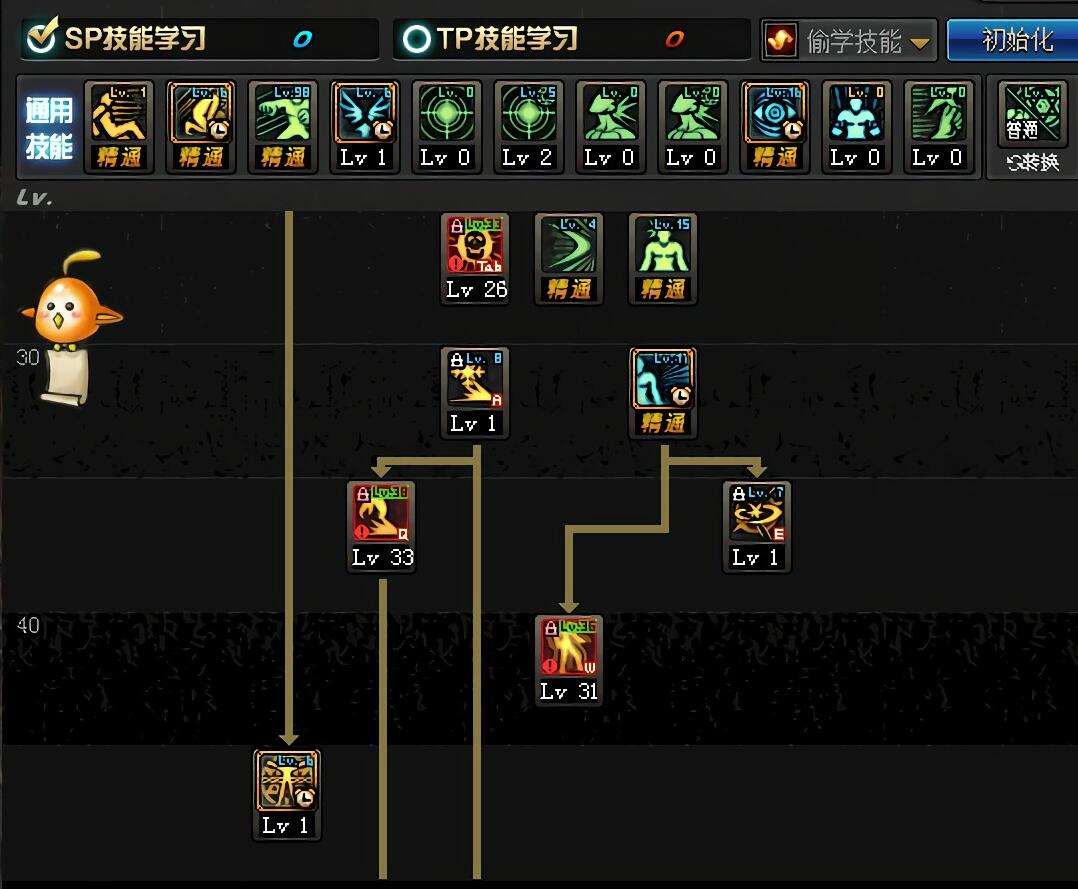The height and width of the screenshot is (889, 1078).
Task: Select the general skill at Lv 2
Action: 528,117
